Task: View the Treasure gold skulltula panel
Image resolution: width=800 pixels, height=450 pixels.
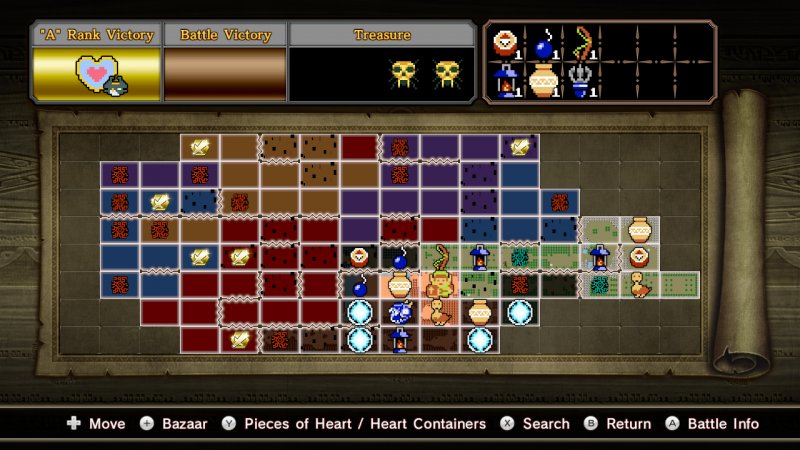Action: pyautogui.click(x=382, y=74)
